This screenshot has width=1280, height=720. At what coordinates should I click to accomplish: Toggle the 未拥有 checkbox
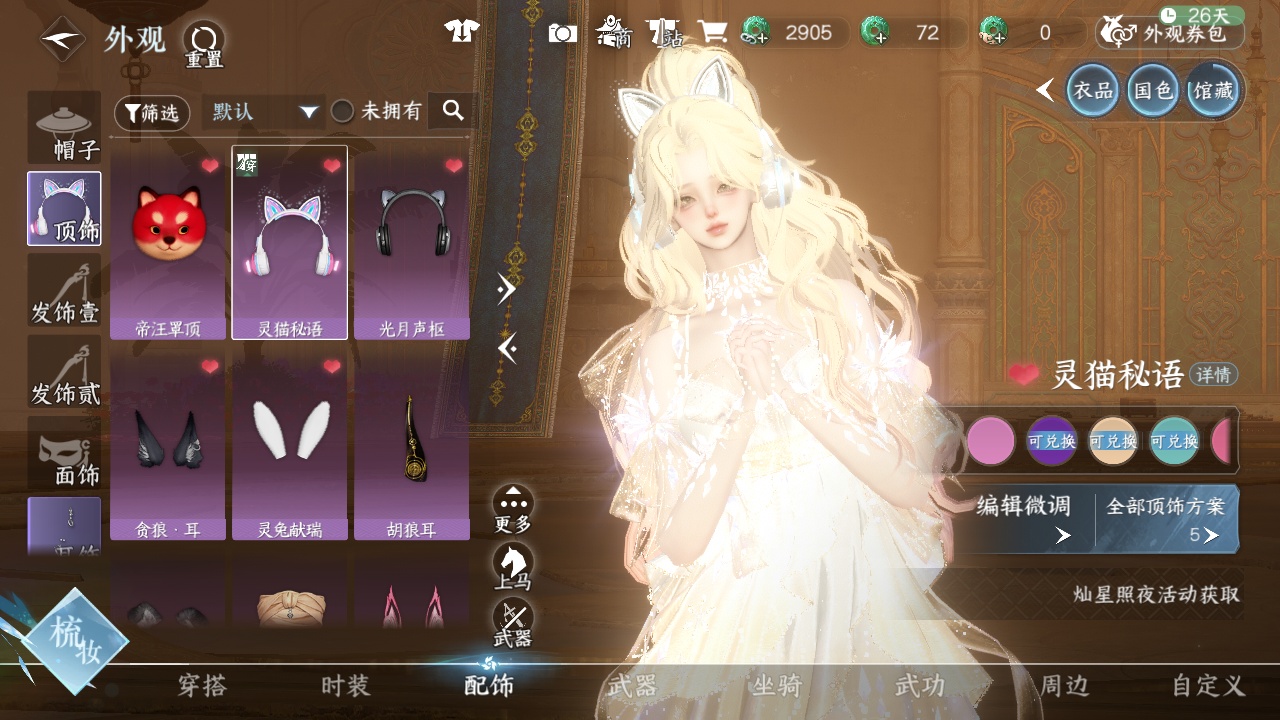click(343, 112)
